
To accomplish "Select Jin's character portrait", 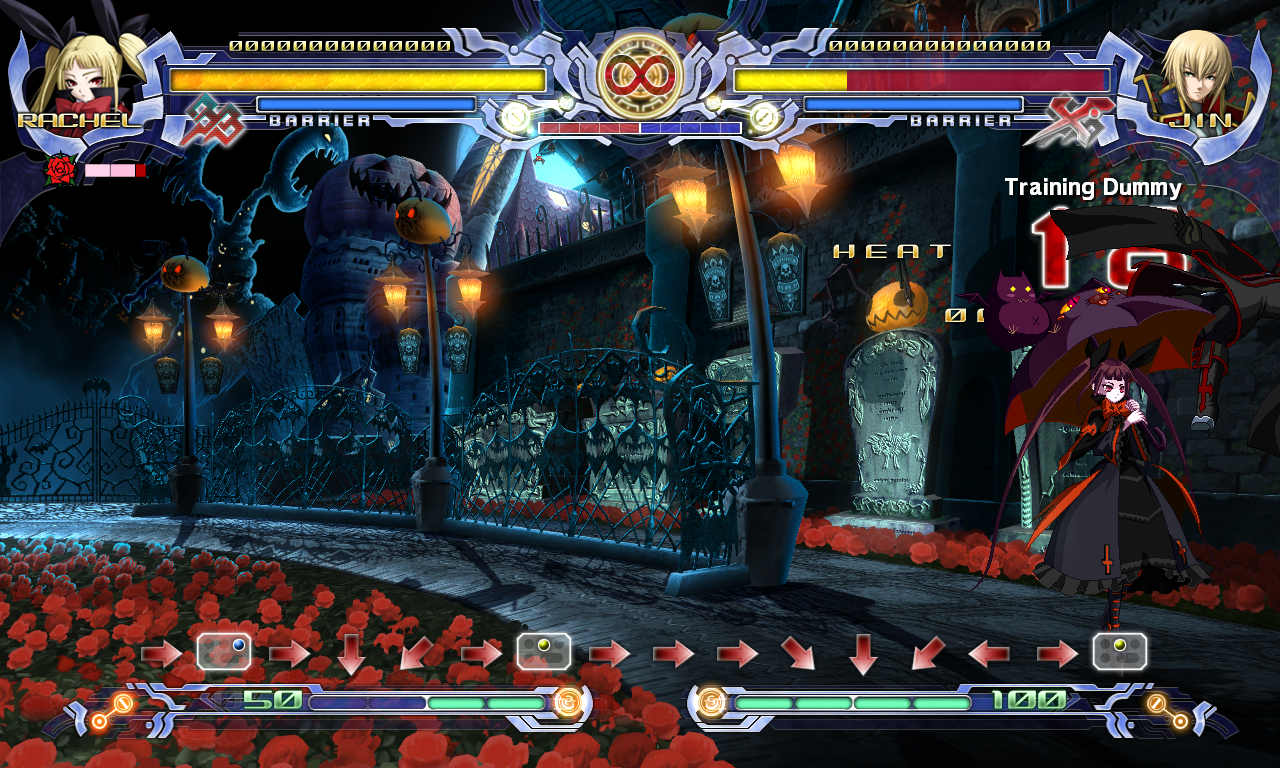I will point(1196,75).
